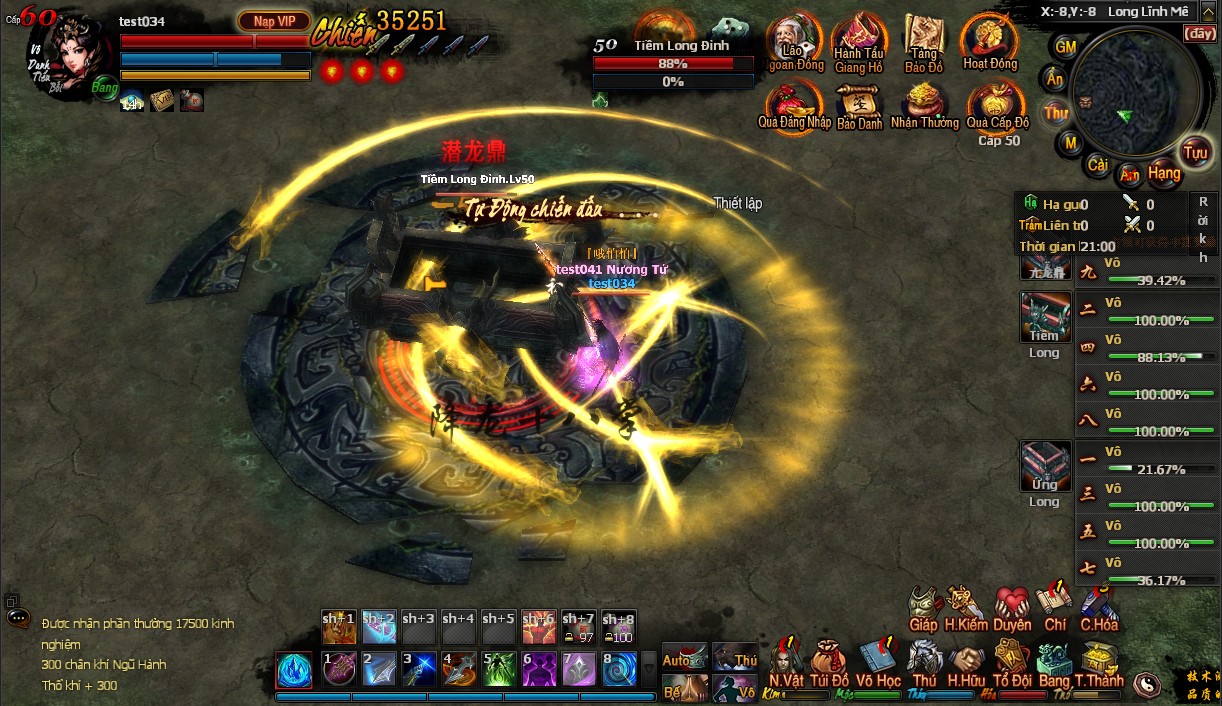
Task: Open the Tàng Bảo Đồ treasure map
Action: tap(924, 40)
